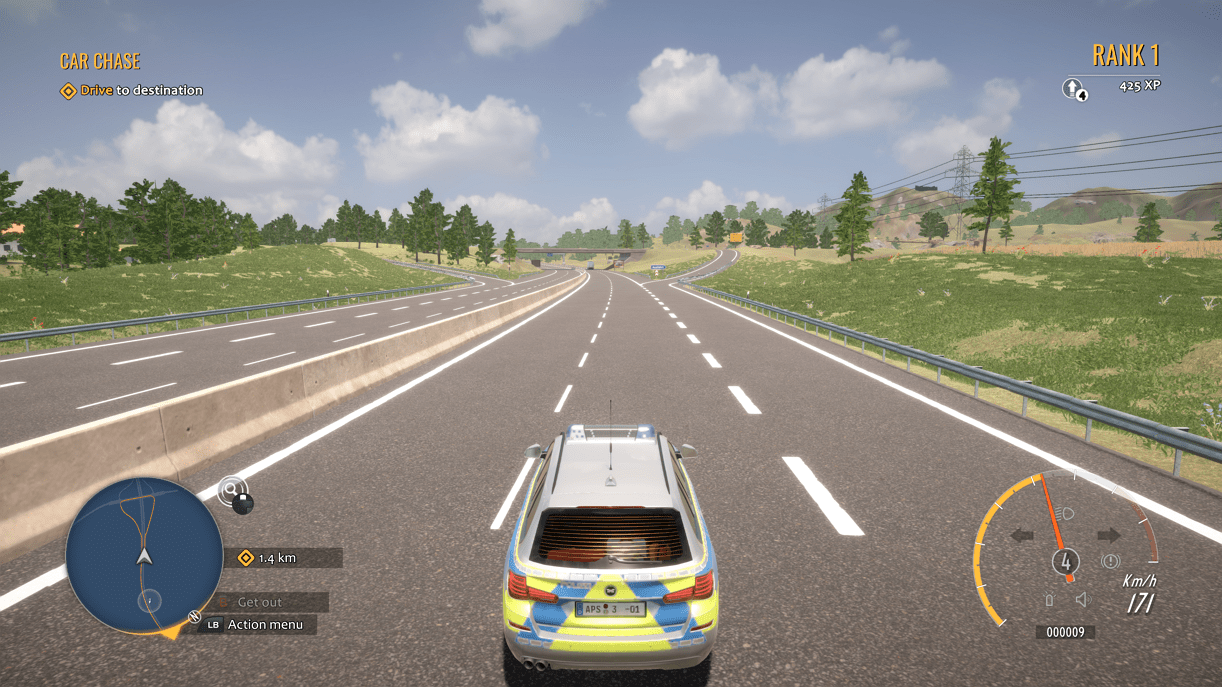Click the circular minimap
Screen dimensions: 1222x687
pos(144,555)
